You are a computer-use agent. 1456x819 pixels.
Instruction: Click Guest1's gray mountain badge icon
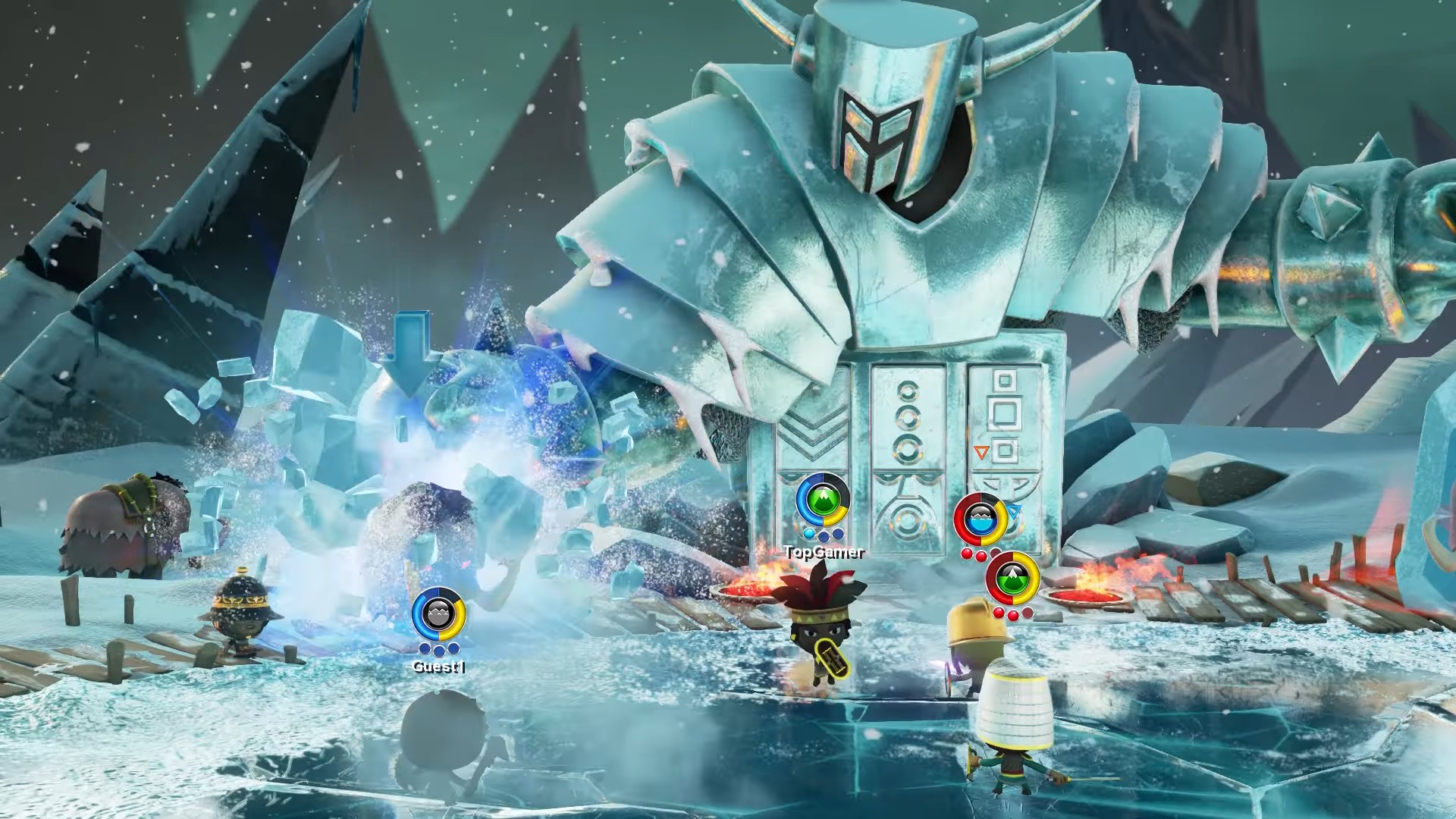click(x=438, y=613)
